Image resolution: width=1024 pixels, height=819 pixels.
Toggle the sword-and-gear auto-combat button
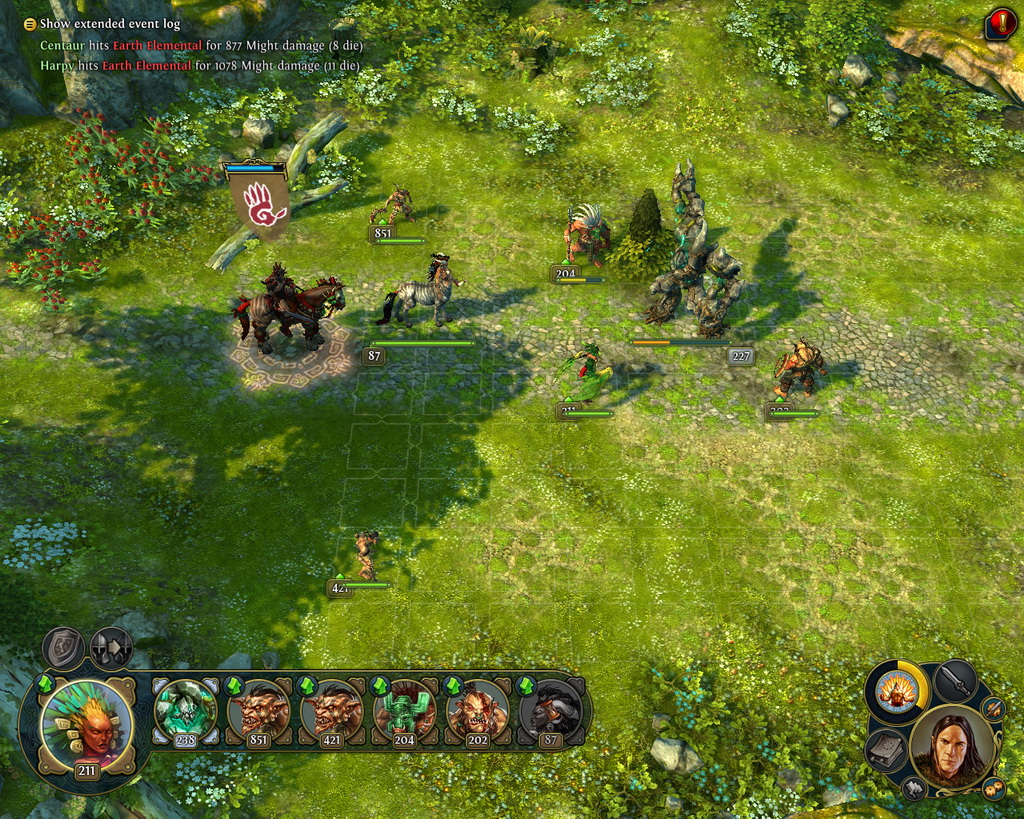click(x=993, y=709)
